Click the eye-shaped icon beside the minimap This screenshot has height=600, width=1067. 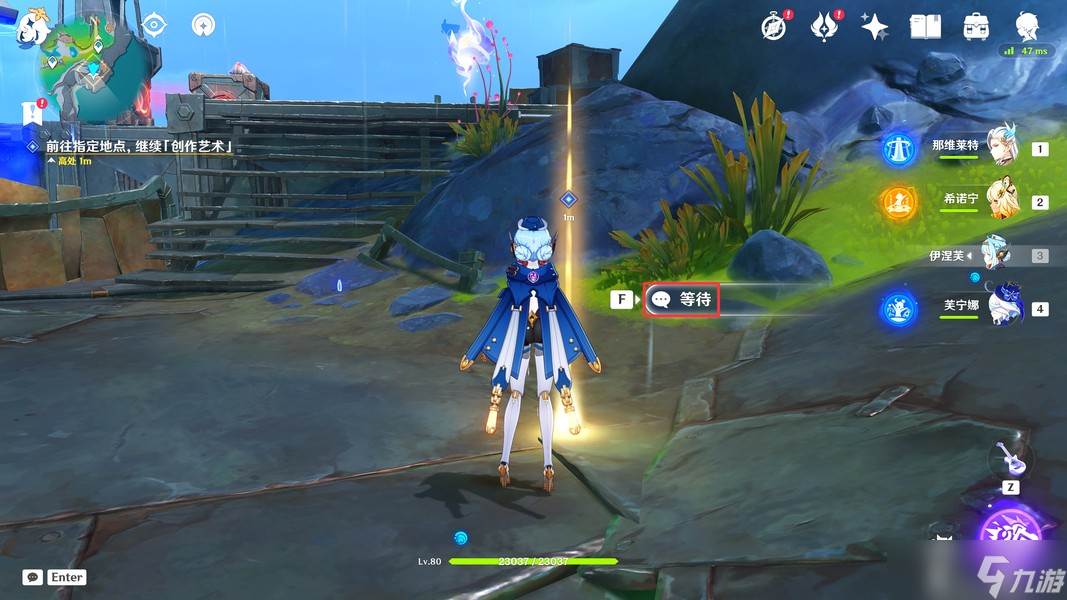tap(153, 24)
